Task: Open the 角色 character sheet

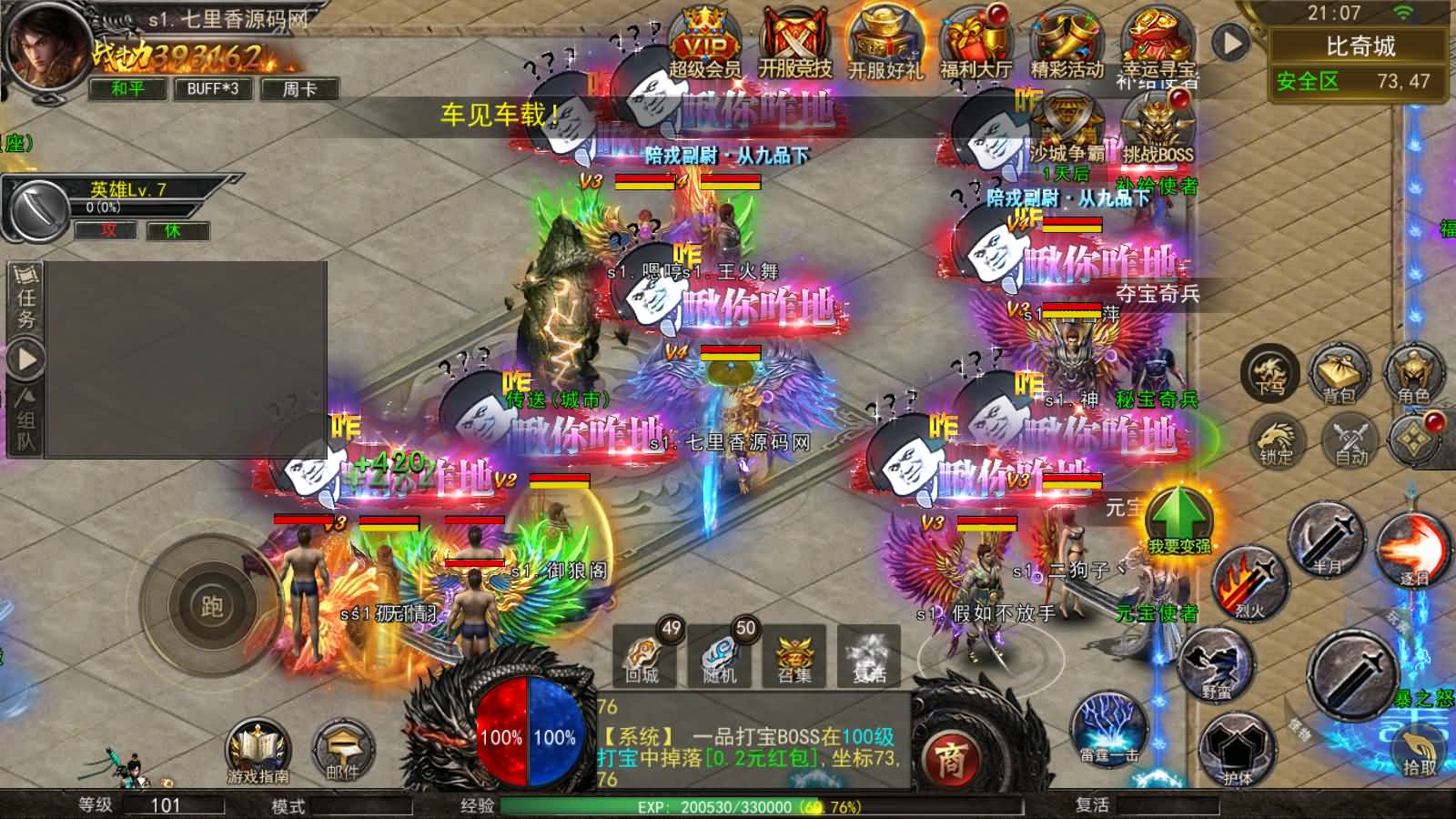Action: click(1413, 374)
